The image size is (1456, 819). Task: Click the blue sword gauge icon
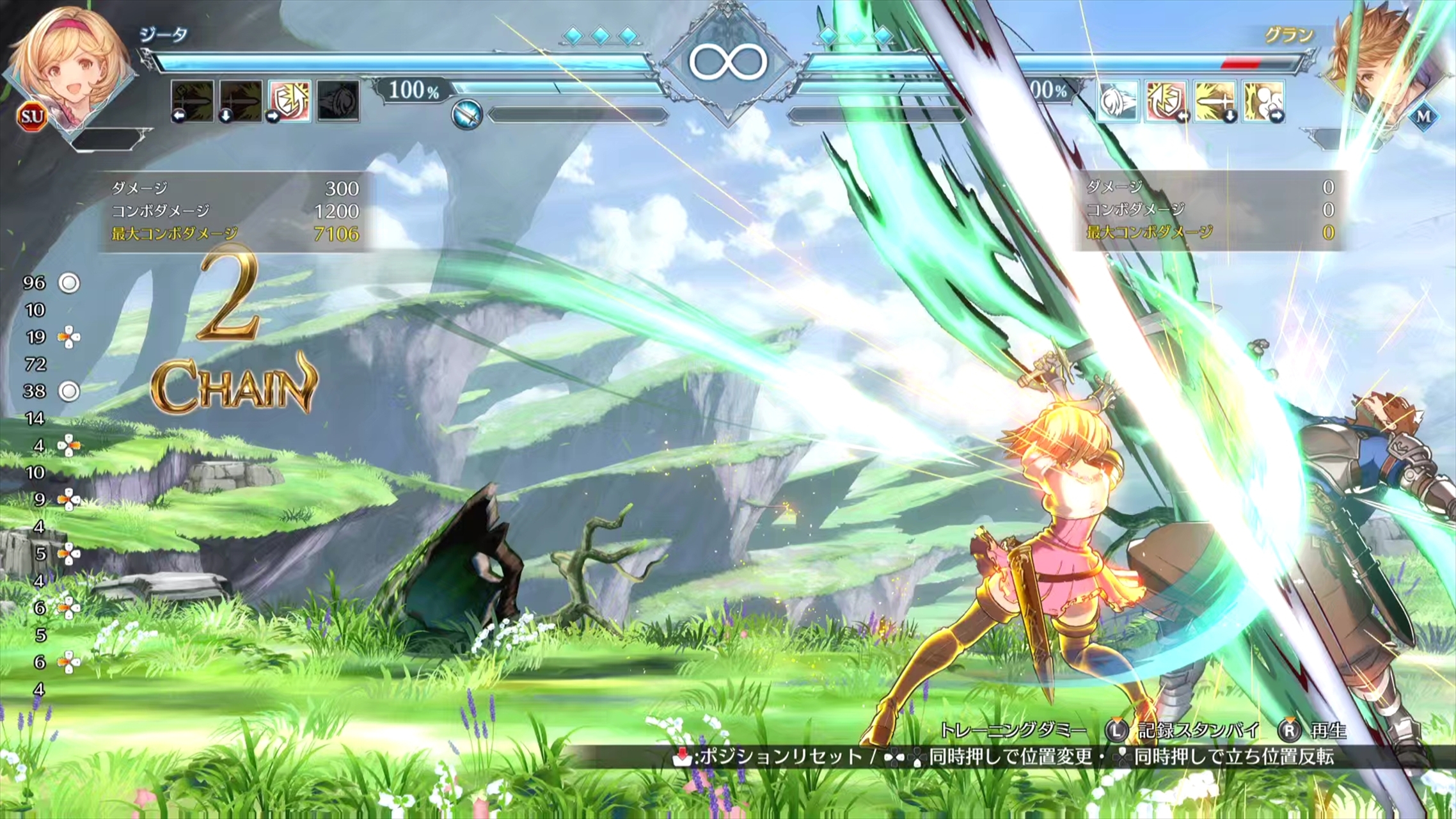(x=466, y=115)
